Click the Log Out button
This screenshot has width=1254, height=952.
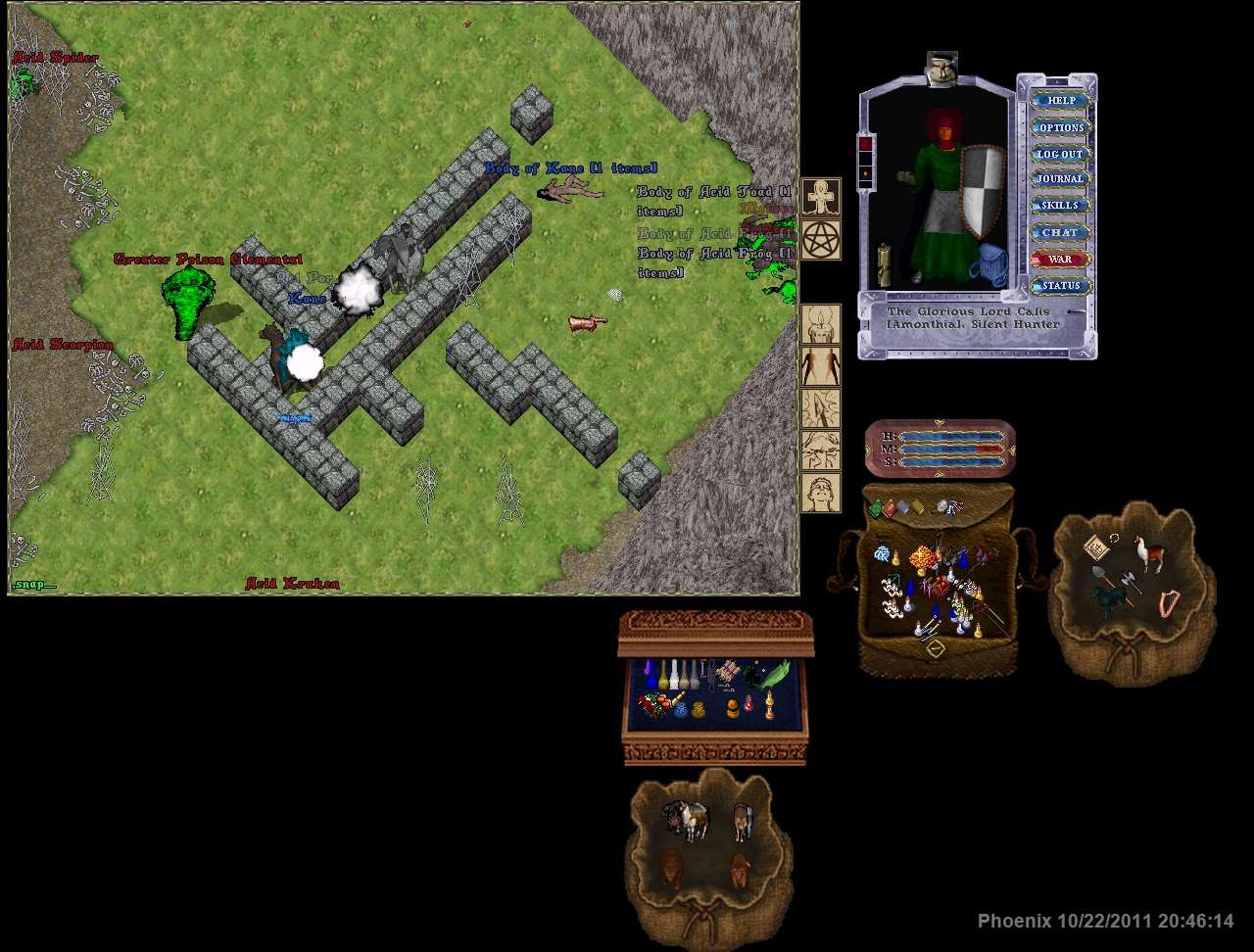[x=1061, y=154]
